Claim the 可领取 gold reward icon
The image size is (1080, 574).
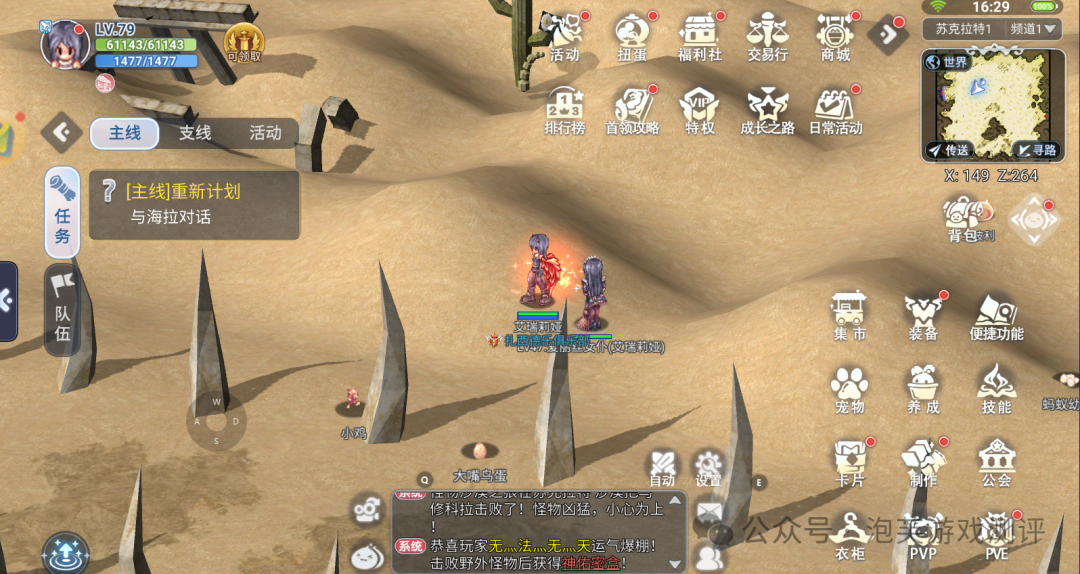pos(244,42)
